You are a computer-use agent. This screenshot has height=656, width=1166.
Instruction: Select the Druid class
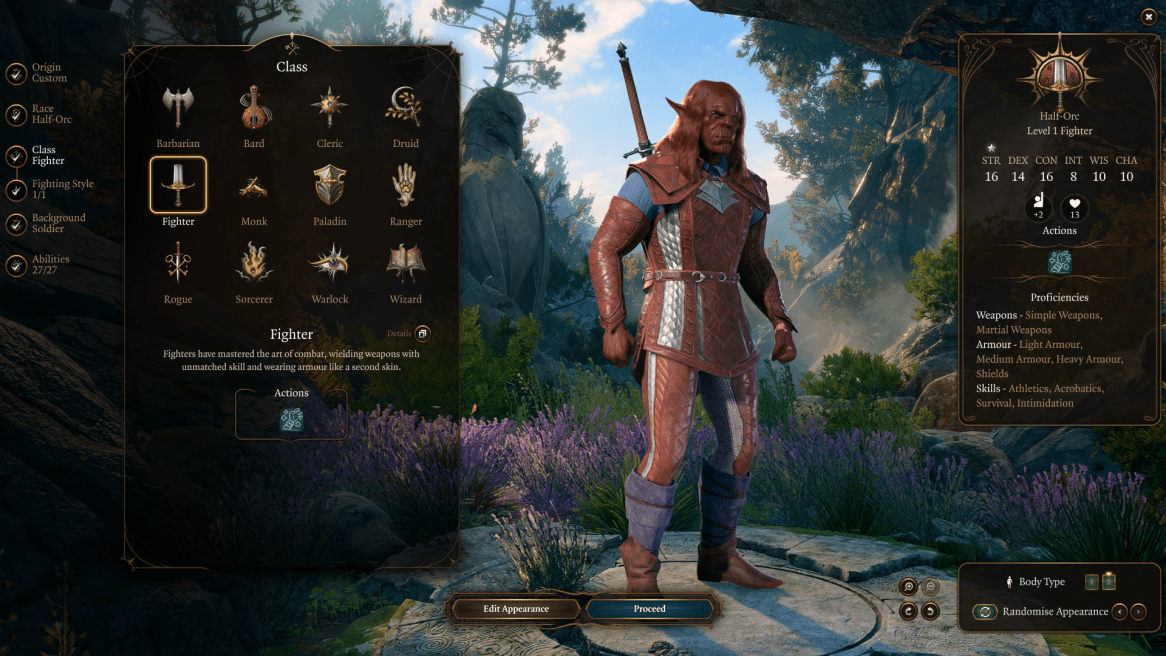(406, 108)
